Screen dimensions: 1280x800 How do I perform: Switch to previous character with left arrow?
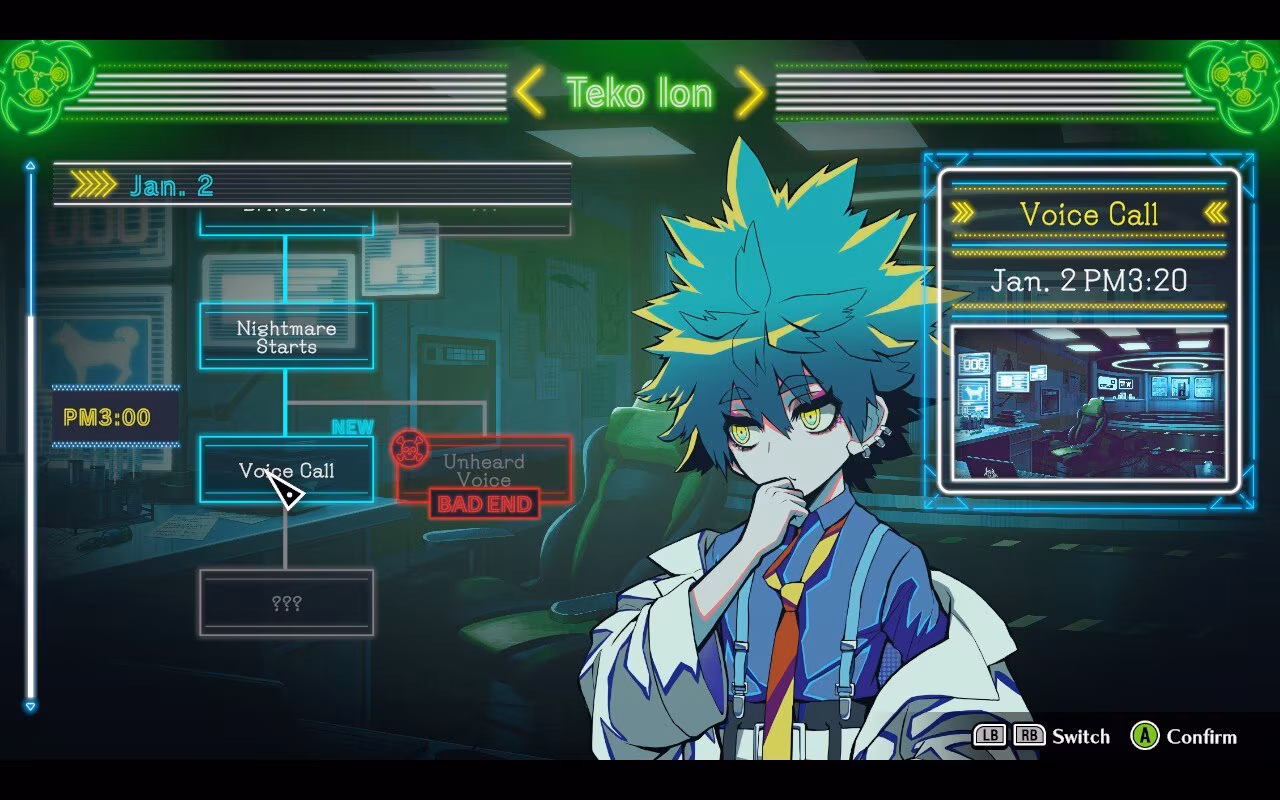coord(530,93)
